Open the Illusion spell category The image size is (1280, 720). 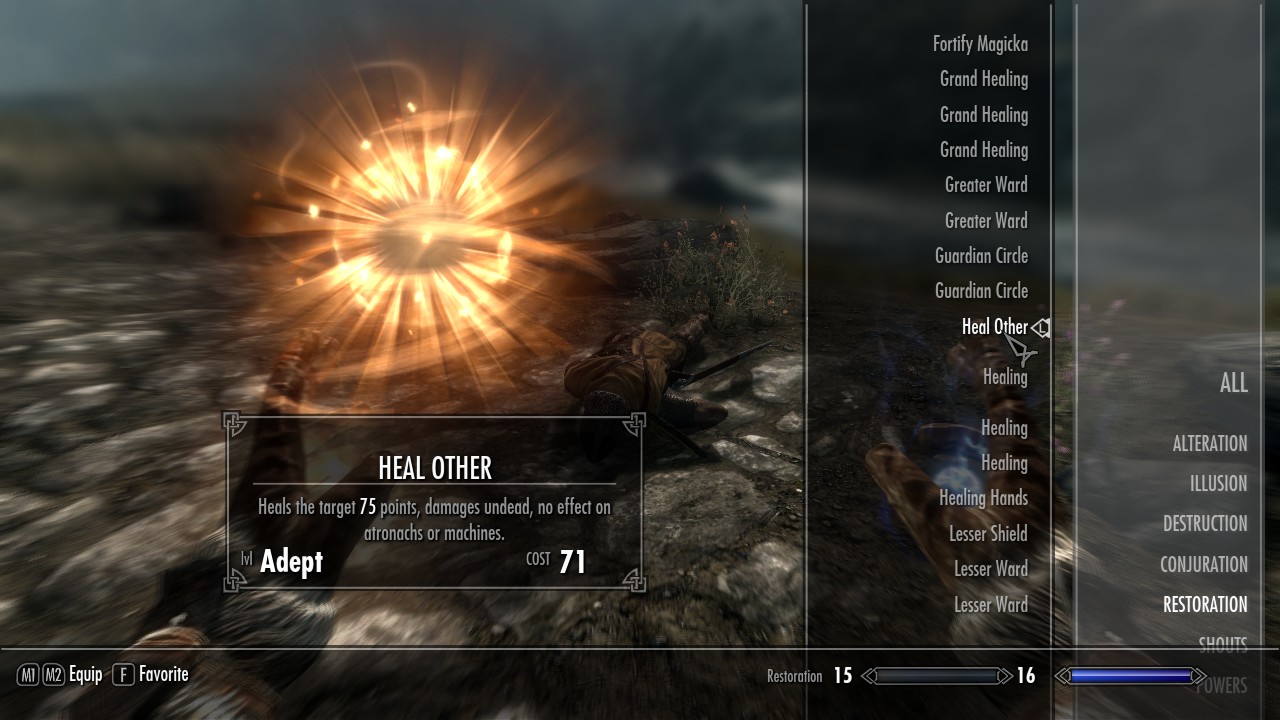tap(1218, 484)
